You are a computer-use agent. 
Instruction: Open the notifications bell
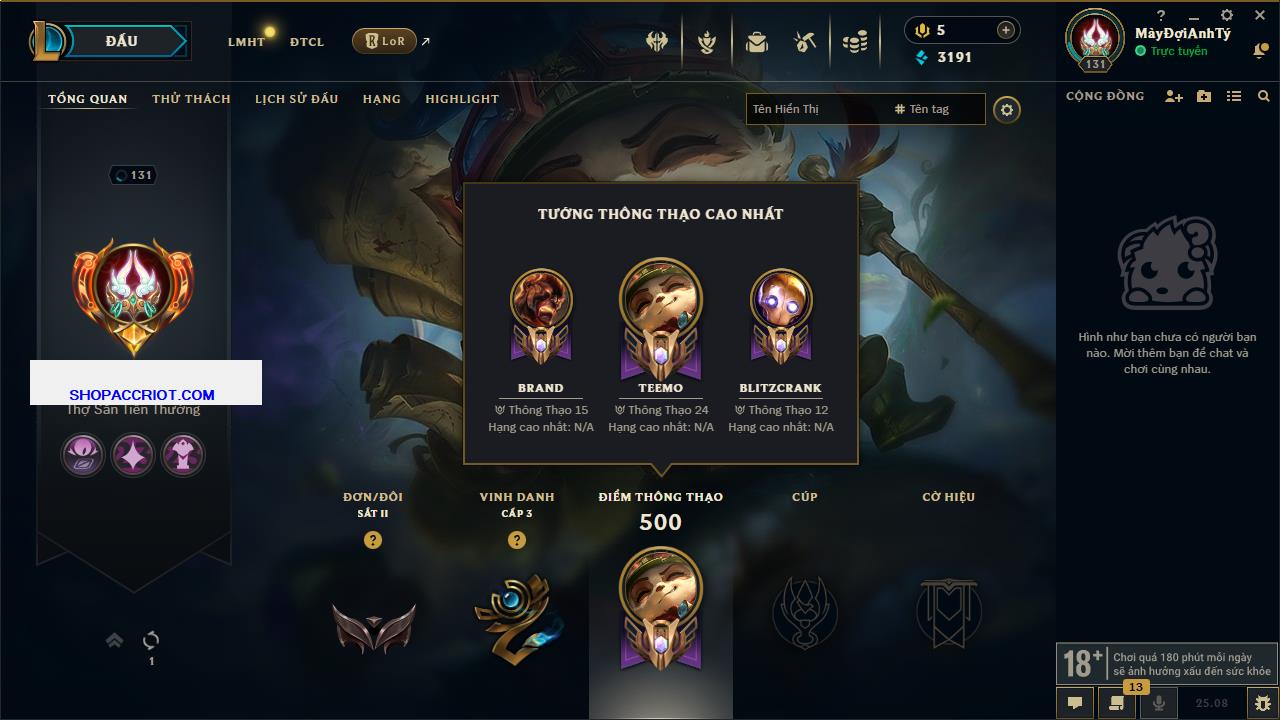(1260, 51)
